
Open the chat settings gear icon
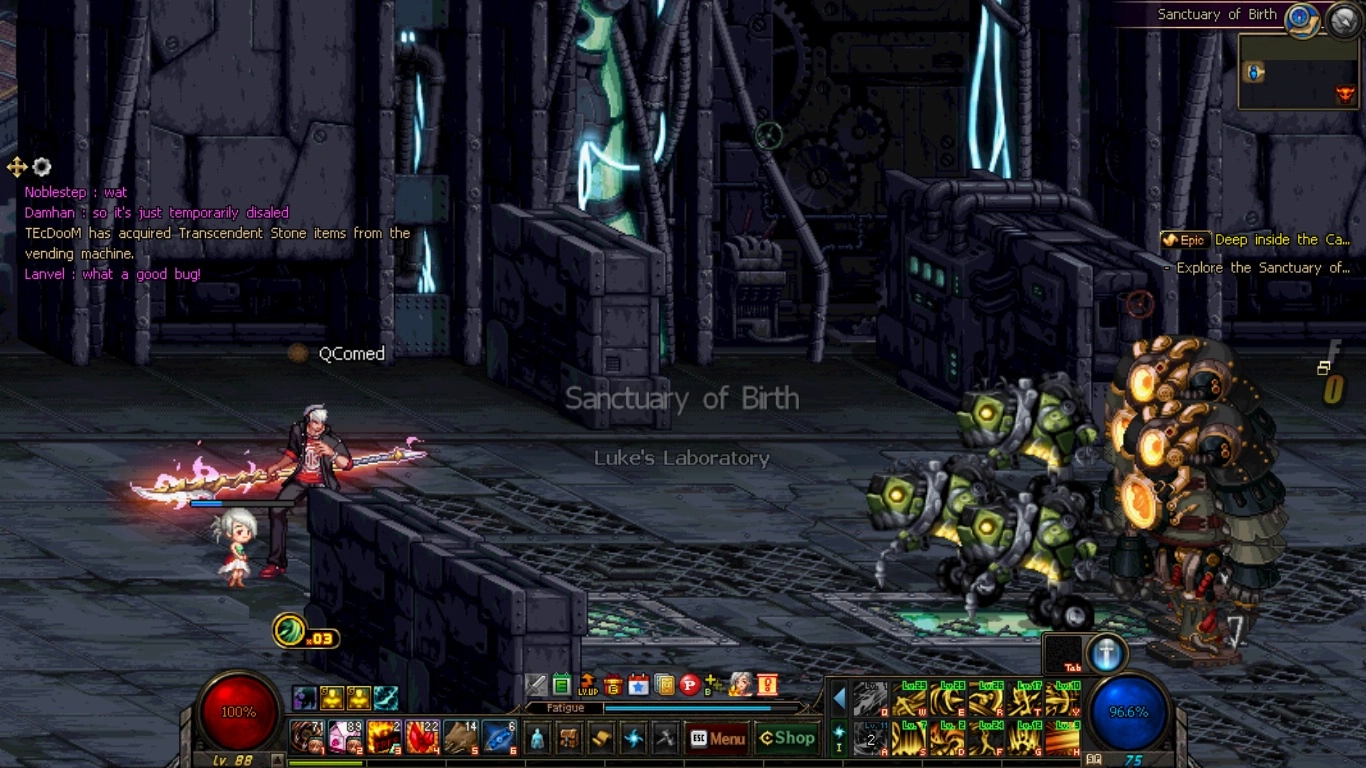(42, 167)
